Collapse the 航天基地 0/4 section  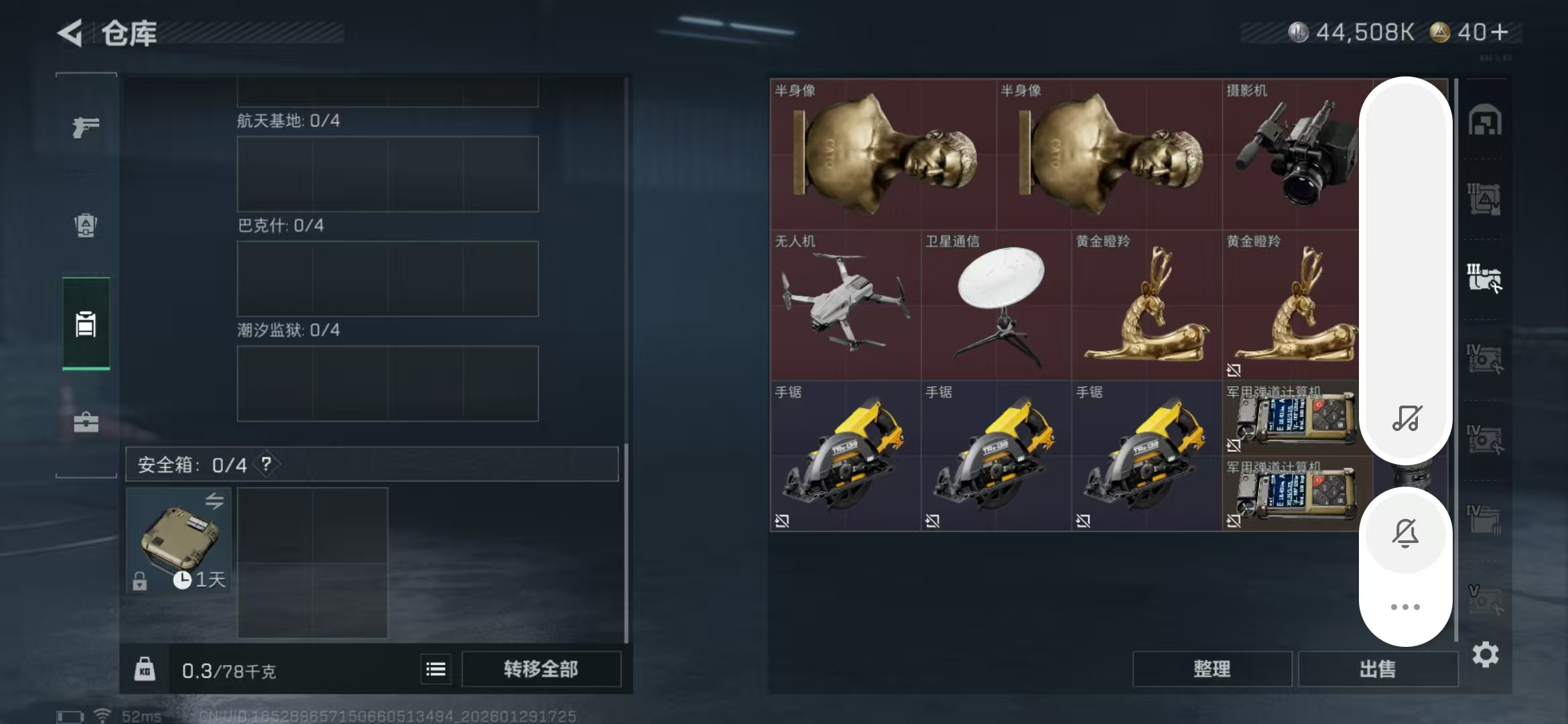[281, 123]
